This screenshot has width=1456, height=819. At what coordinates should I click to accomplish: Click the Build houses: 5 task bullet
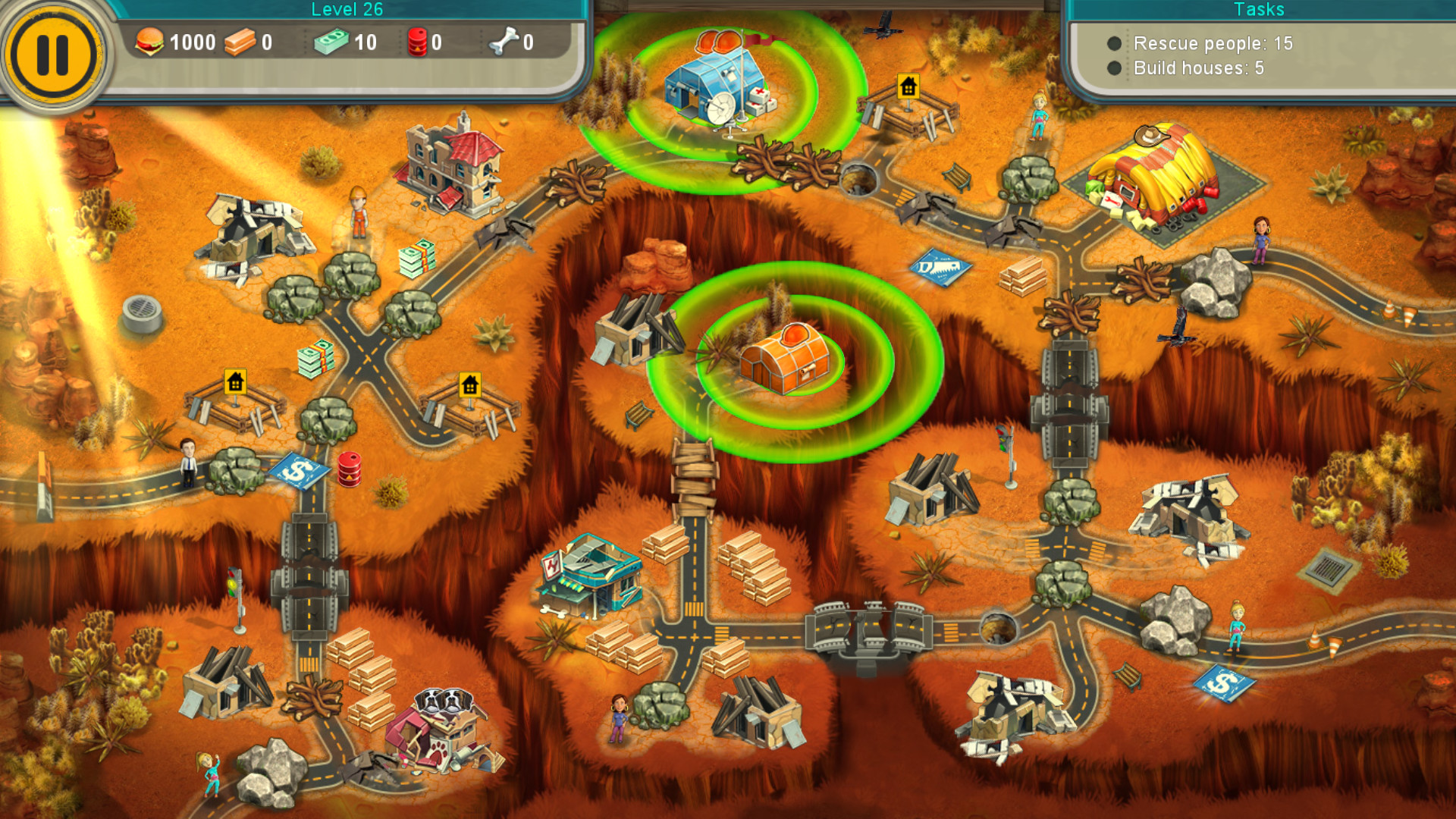click(x=1114, y=69)
